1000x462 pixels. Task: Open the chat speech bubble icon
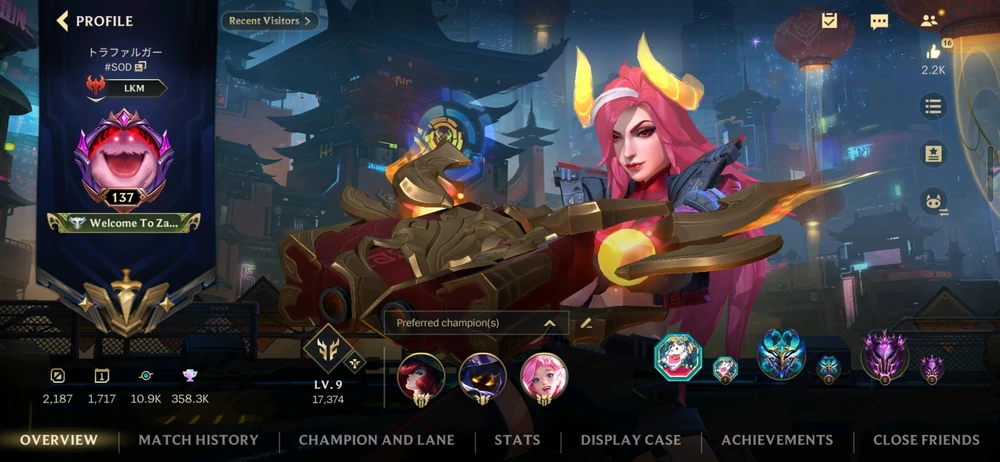(879, 21)
